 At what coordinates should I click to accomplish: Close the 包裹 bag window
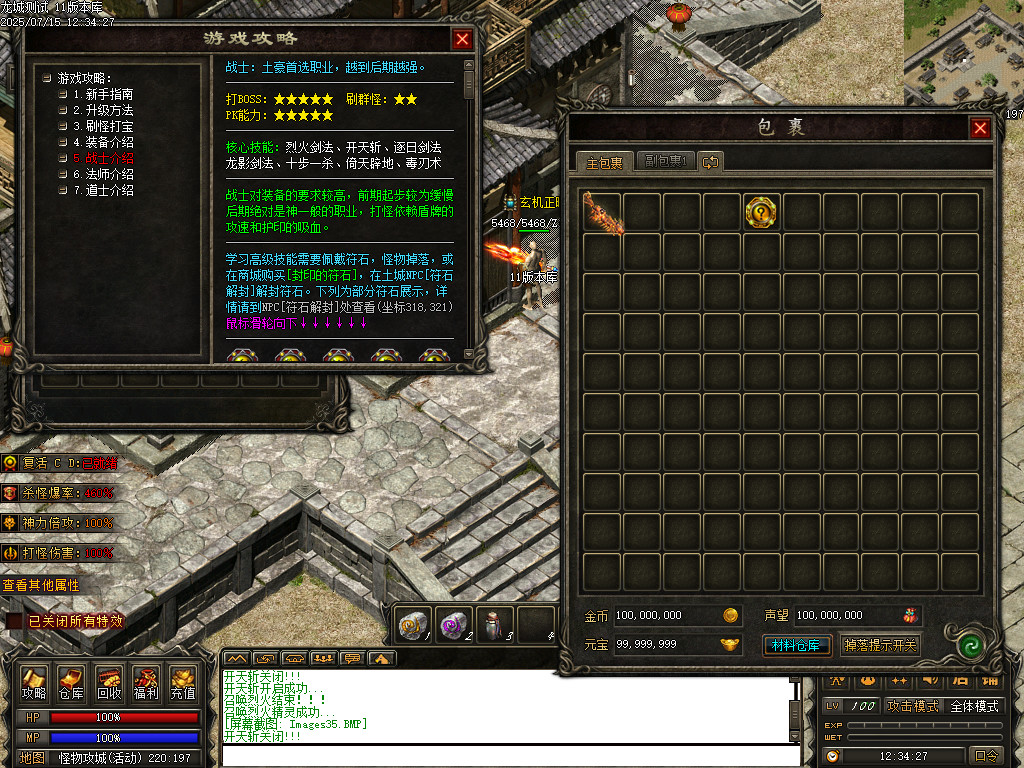[x=980, y=128]
